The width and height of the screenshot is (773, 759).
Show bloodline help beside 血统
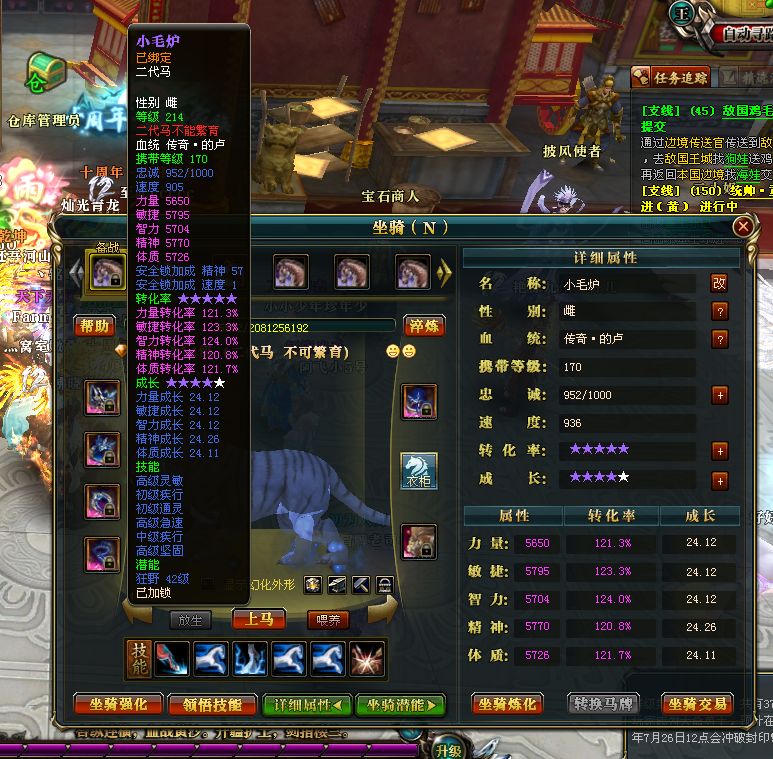click(x=719, y=339)
